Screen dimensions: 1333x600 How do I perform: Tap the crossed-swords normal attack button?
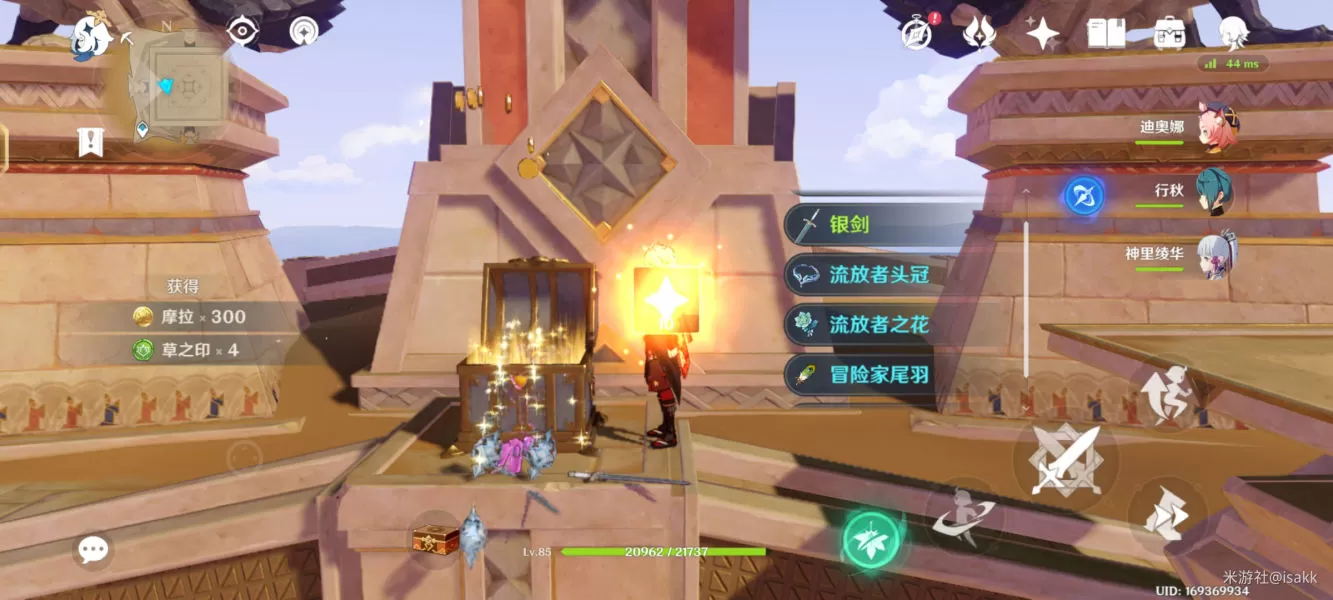pos(1065,462)
